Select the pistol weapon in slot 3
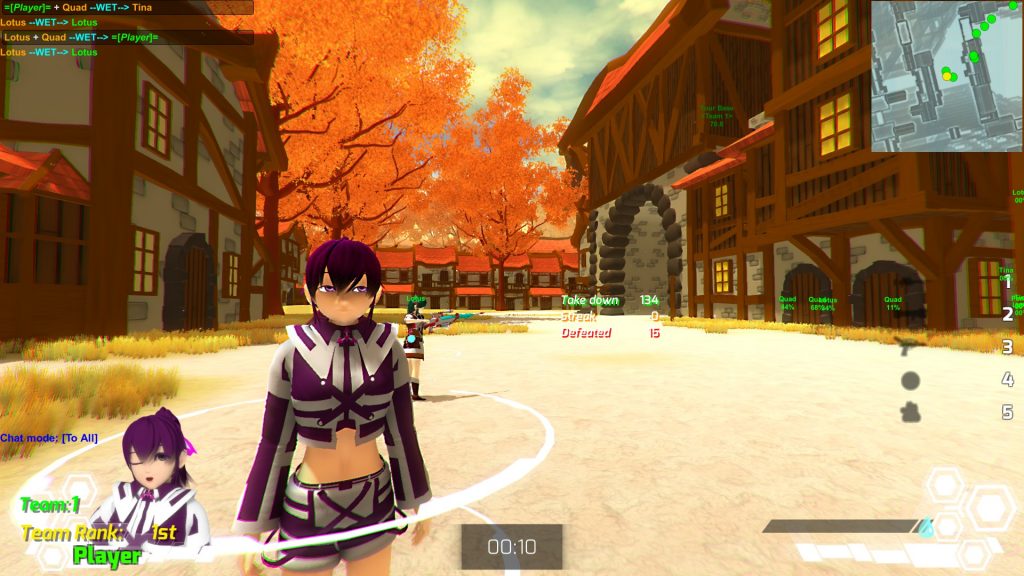 tap(911, 347)
